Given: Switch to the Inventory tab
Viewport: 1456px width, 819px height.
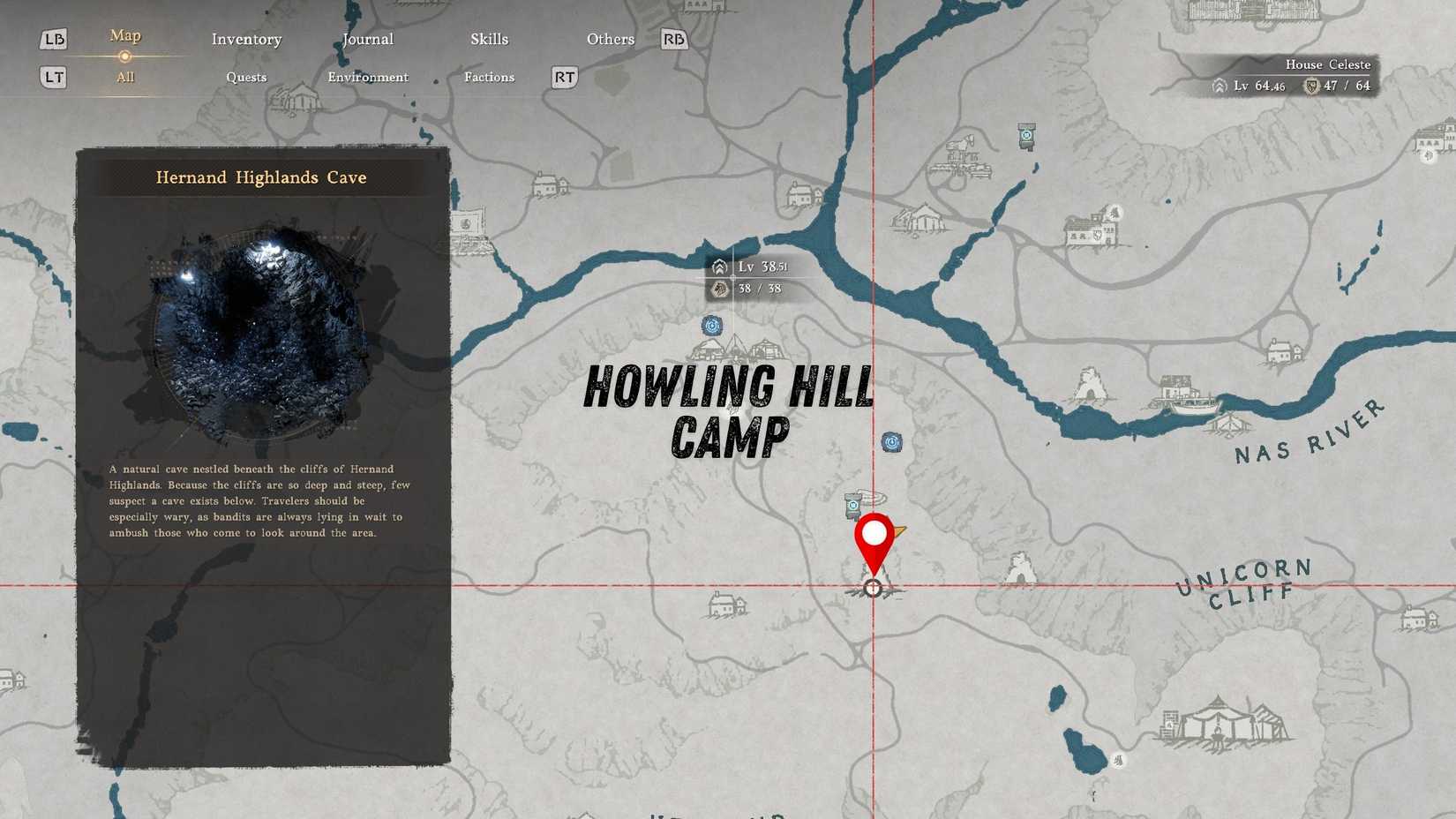Looking at the screenshot, I should coord(246,39).
